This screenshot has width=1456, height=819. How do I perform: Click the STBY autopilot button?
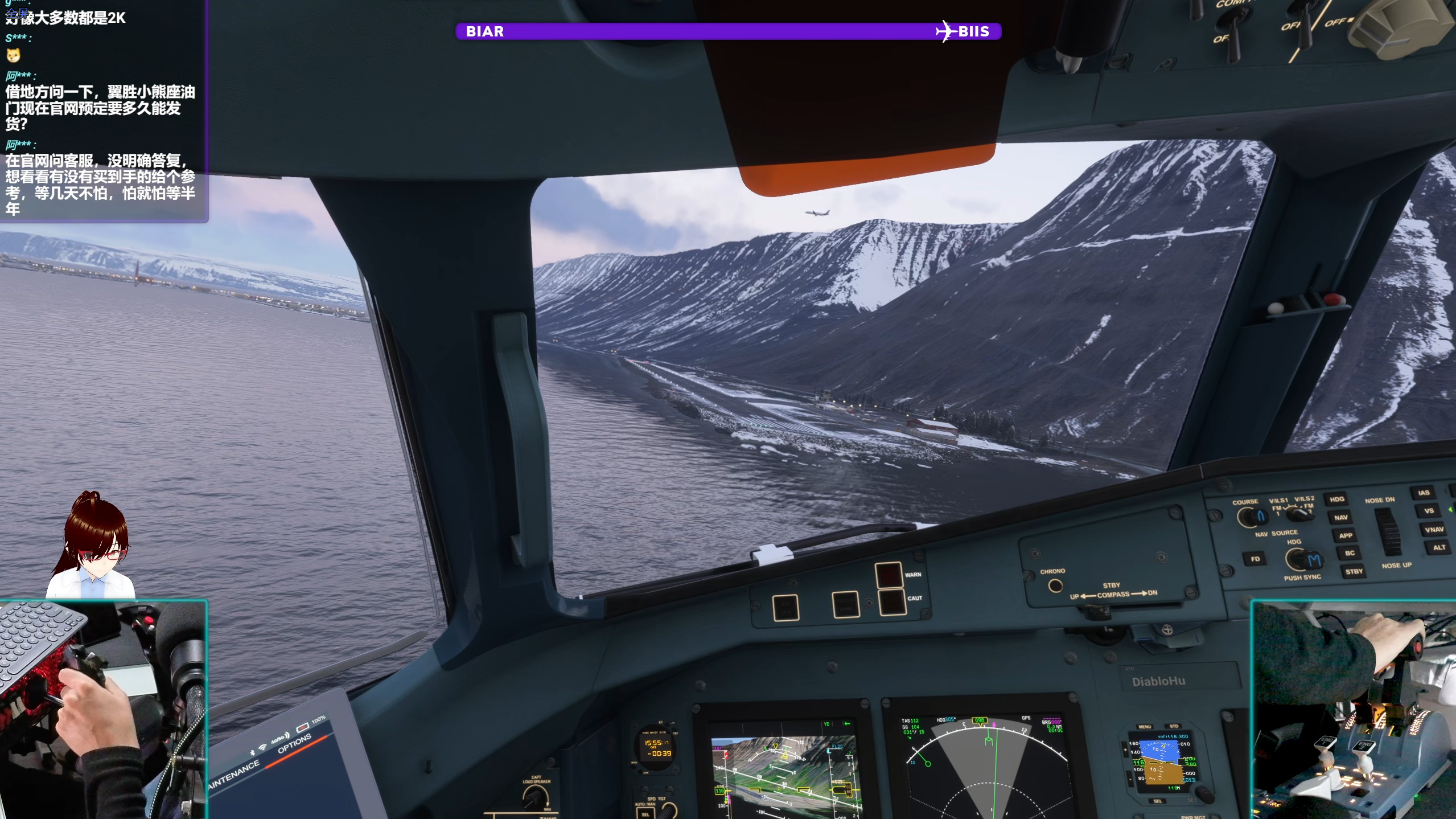point(1354,571)
